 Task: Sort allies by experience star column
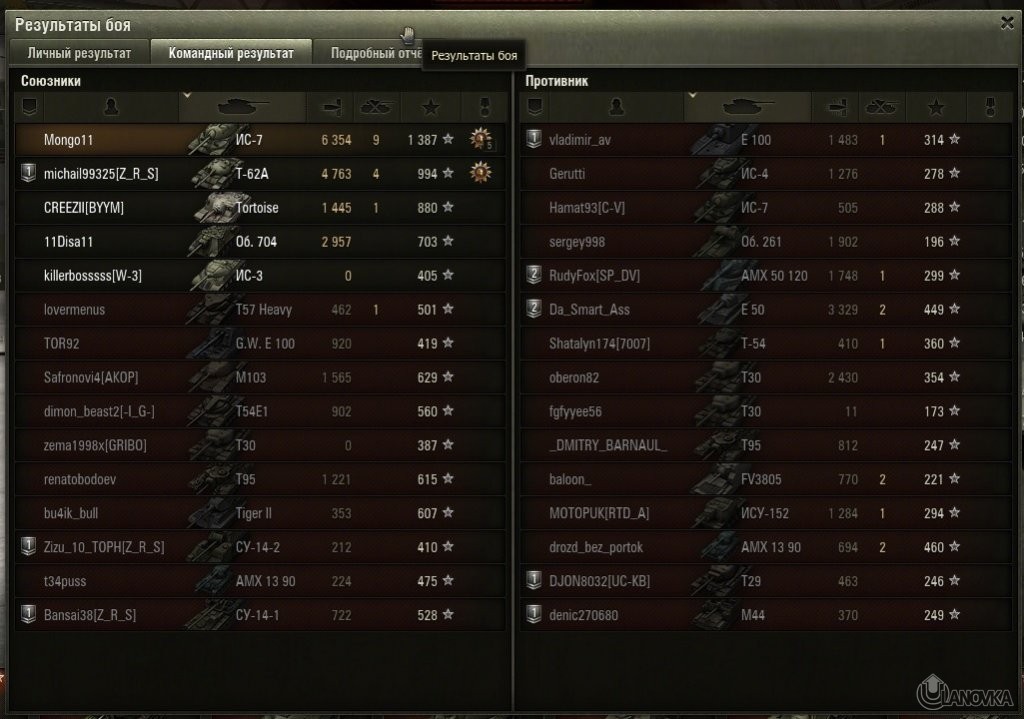coord(431,106)
